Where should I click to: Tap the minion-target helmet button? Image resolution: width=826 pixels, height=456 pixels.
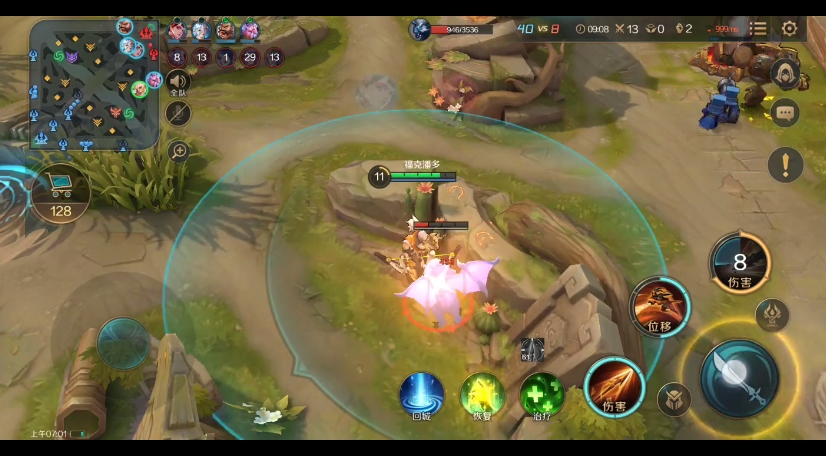click(674, 400)
